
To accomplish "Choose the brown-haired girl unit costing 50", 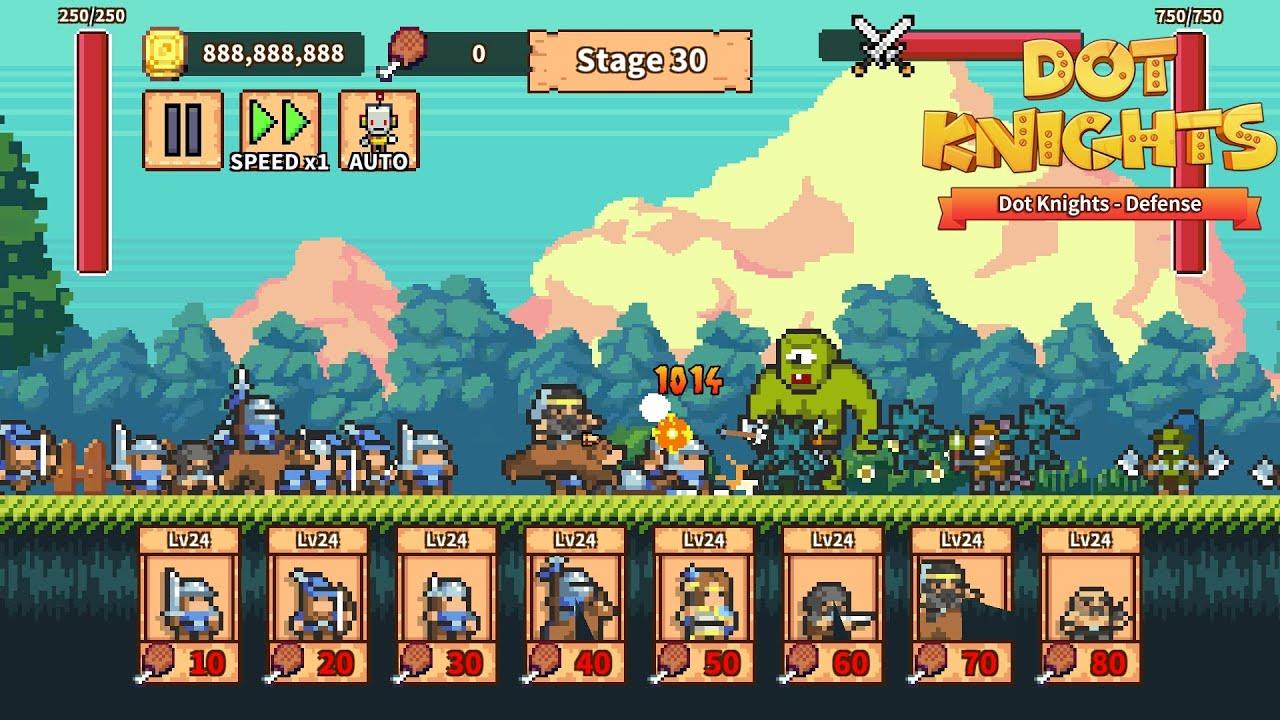I will click(704, 605).
